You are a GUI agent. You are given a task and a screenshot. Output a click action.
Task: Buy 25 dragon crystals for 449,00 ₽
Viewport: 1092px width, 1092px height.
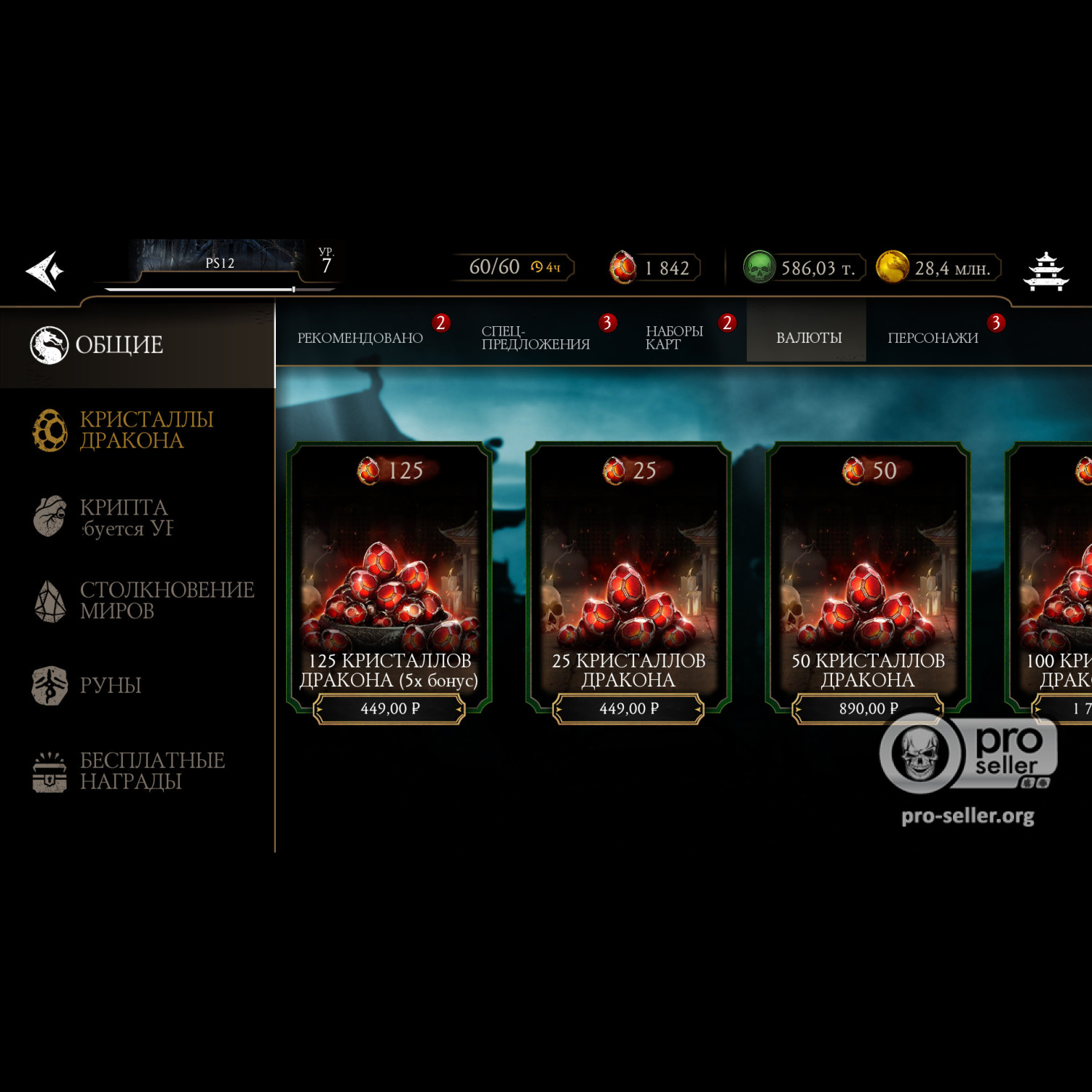point(628,708)
